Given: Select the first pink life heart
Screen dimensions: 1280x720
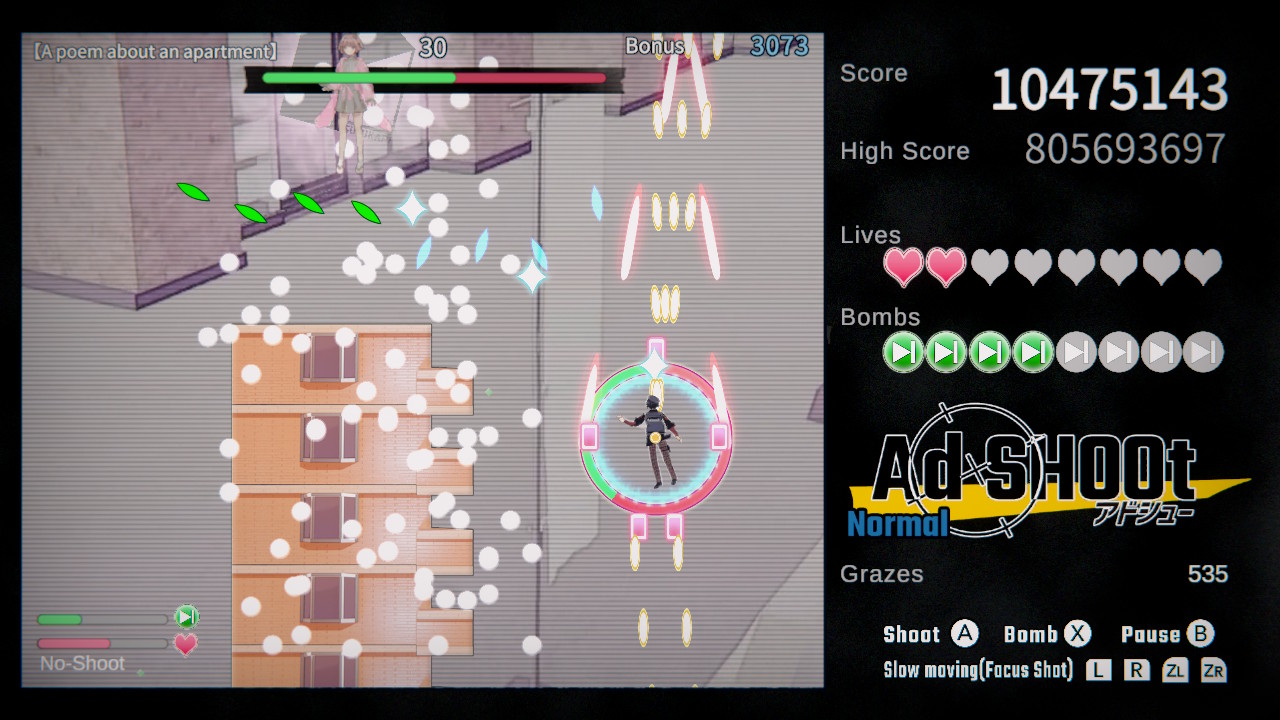Looking at the screenshot, I should point(903,267).
